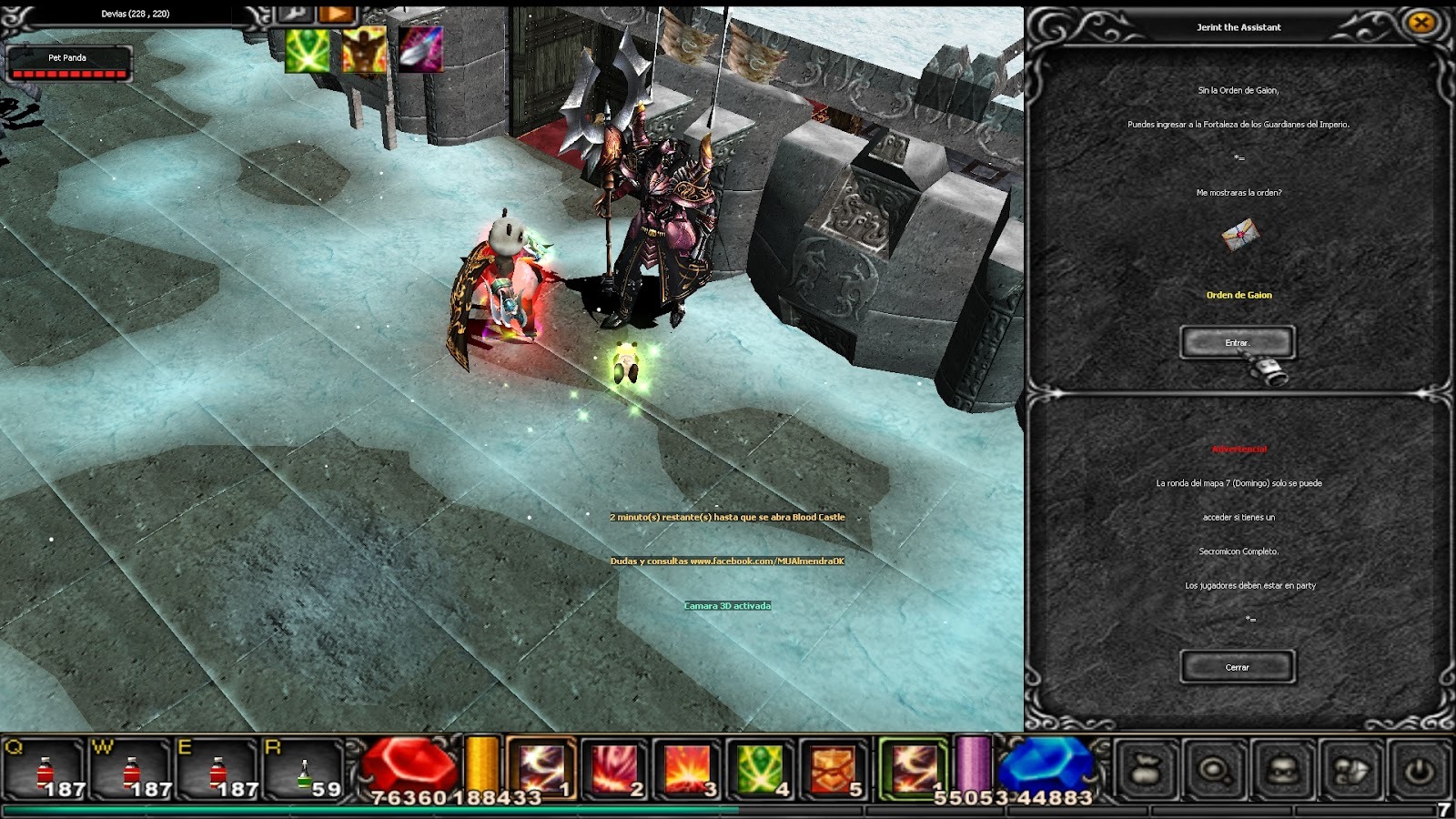
Task: Click the Cerrar button
Action: click(x=1237, y=667)
